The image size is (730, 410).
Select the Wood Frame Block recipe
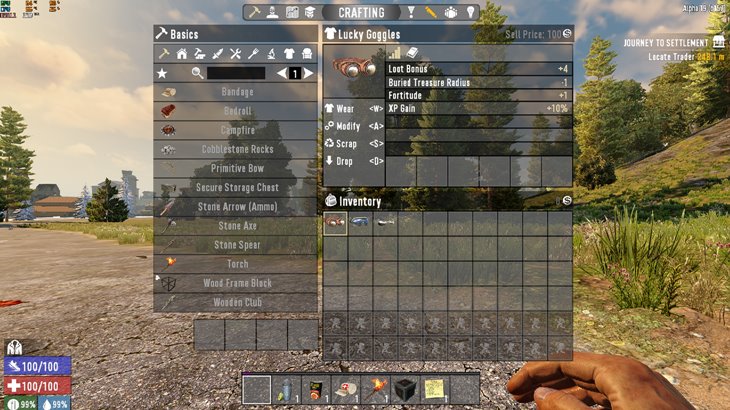[237, 283]
